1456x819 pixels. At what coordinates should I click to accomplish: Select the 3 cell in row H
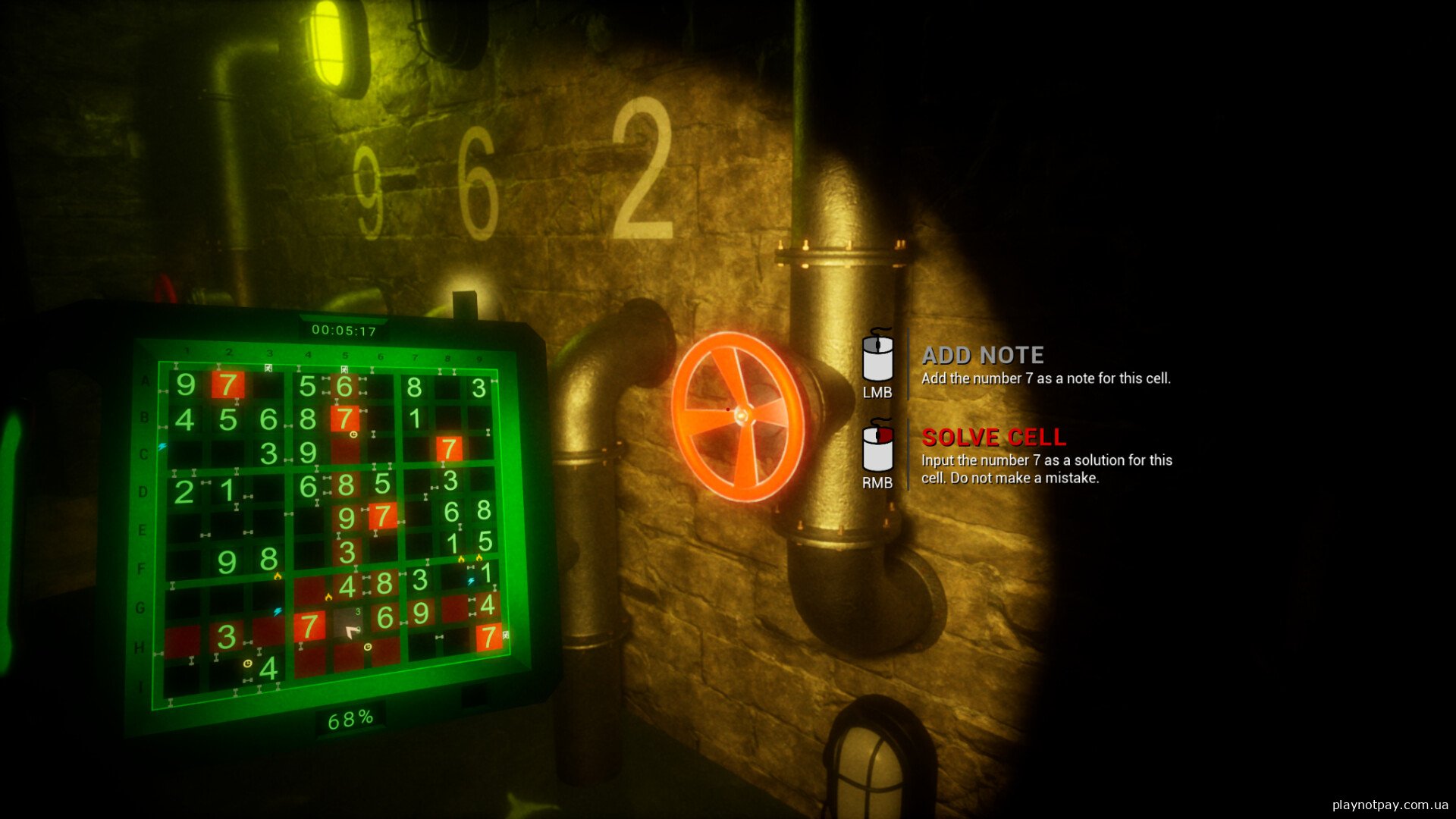226,638
